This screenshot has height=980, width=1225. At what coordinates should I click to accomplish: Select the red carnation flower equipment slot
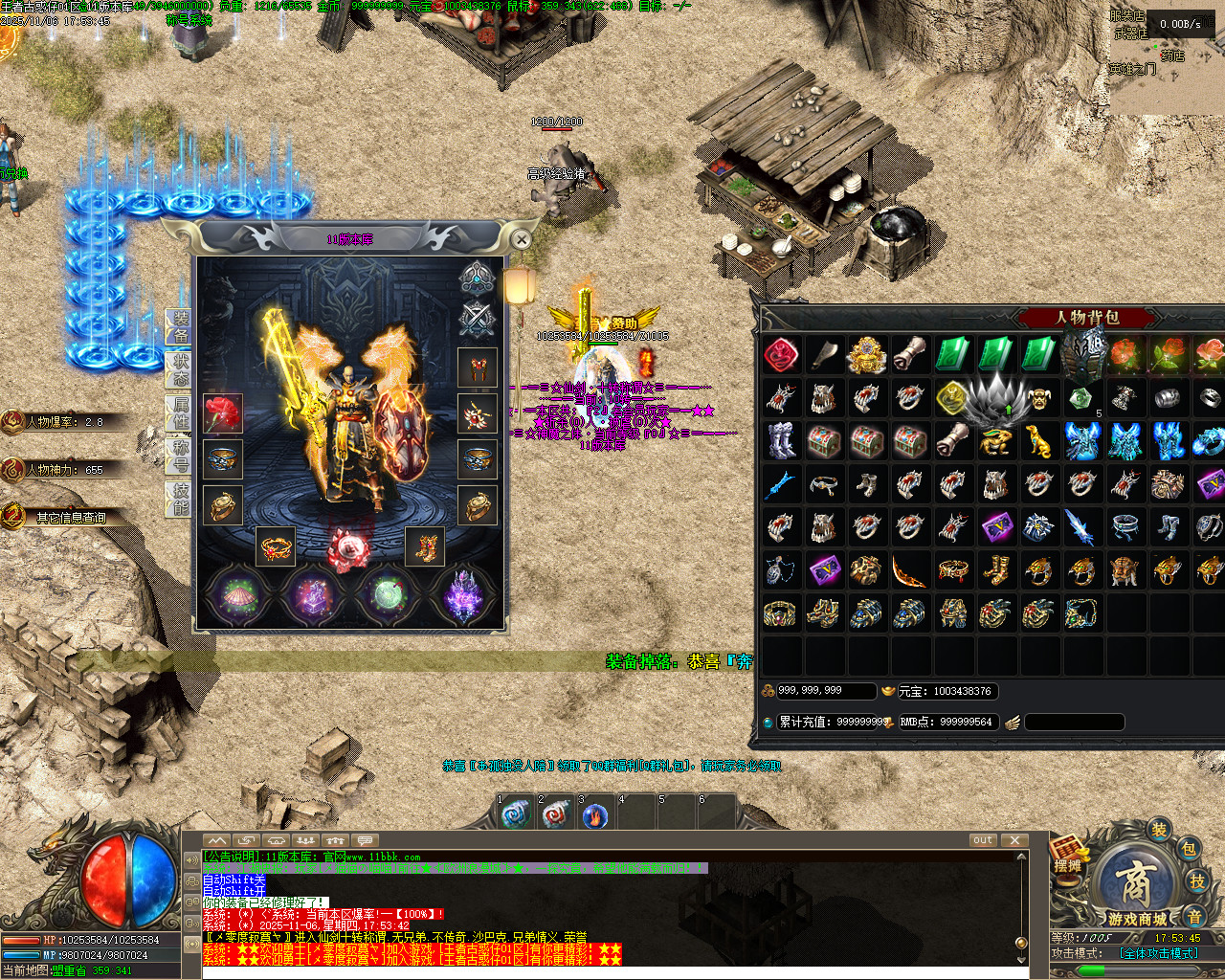pyautogui.click(x=223, y=413)
